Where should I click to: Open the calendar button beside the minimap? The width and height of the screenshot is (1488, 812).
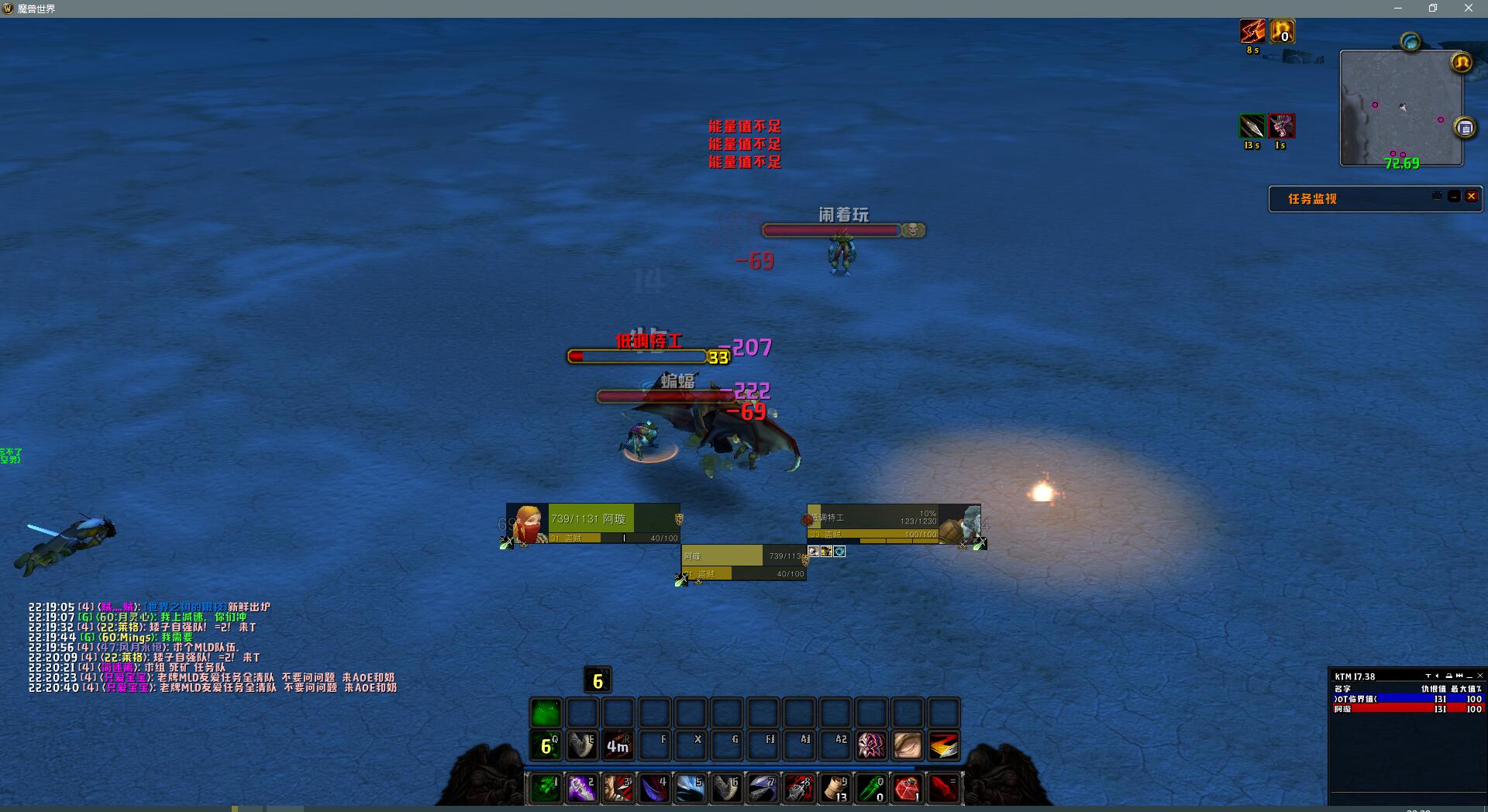[1465, 128]
